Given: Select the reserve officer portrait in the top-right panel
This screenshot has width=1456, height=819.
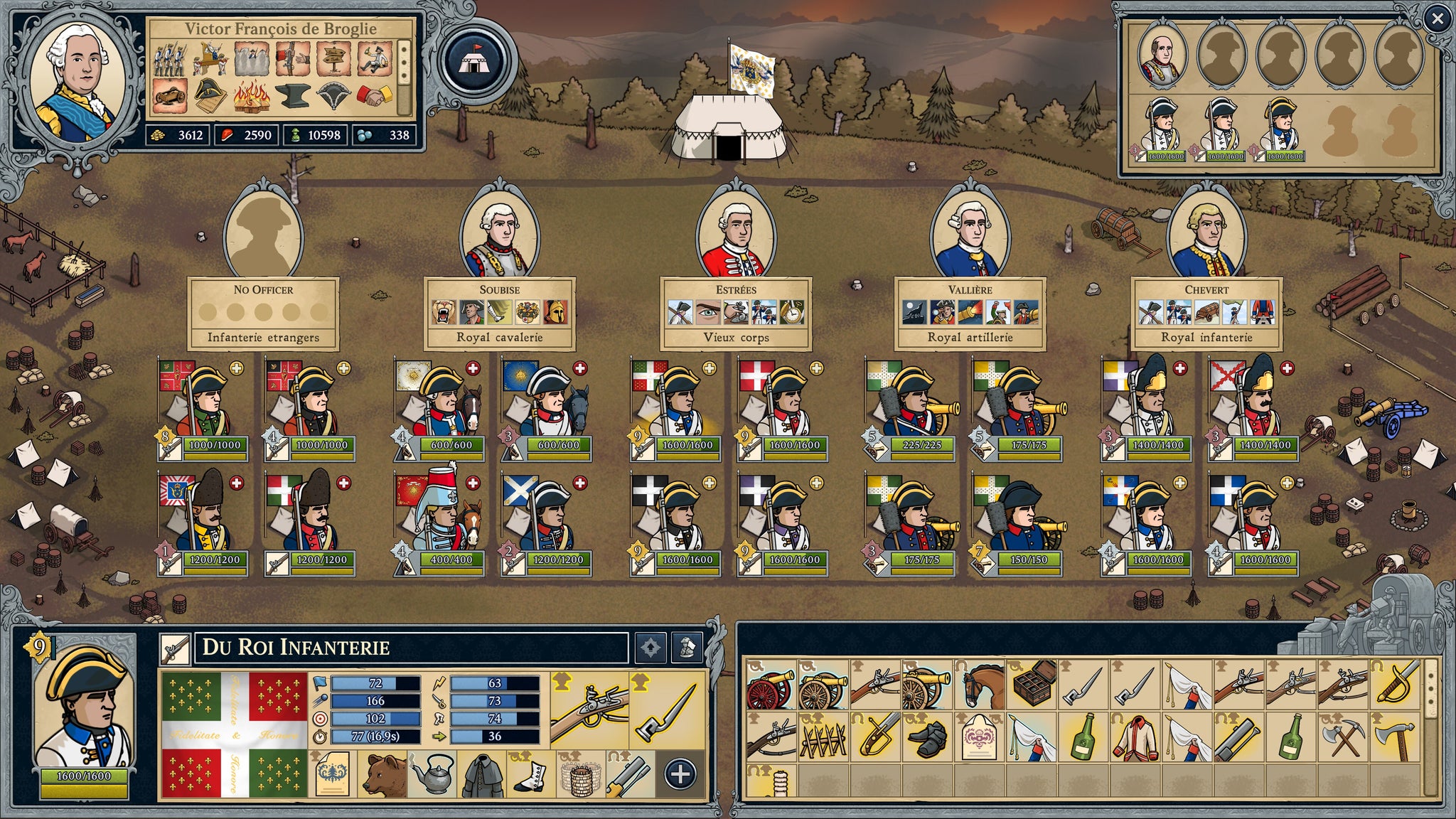Looking at the screenshot, I should click(x=1162, y=57).
